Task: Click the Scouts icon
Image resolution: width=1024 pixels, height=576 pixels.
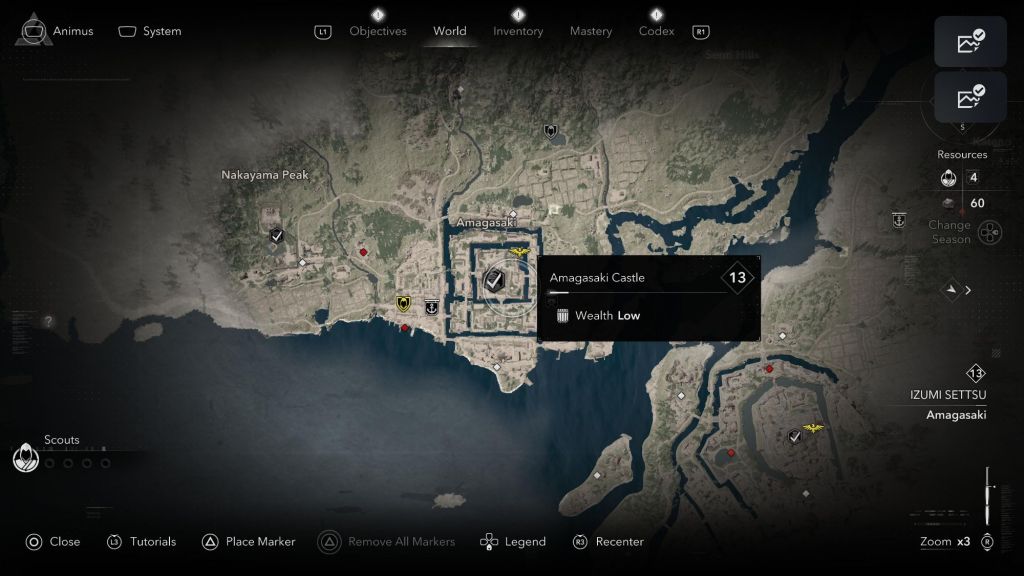Action: (x=25, y=458)
